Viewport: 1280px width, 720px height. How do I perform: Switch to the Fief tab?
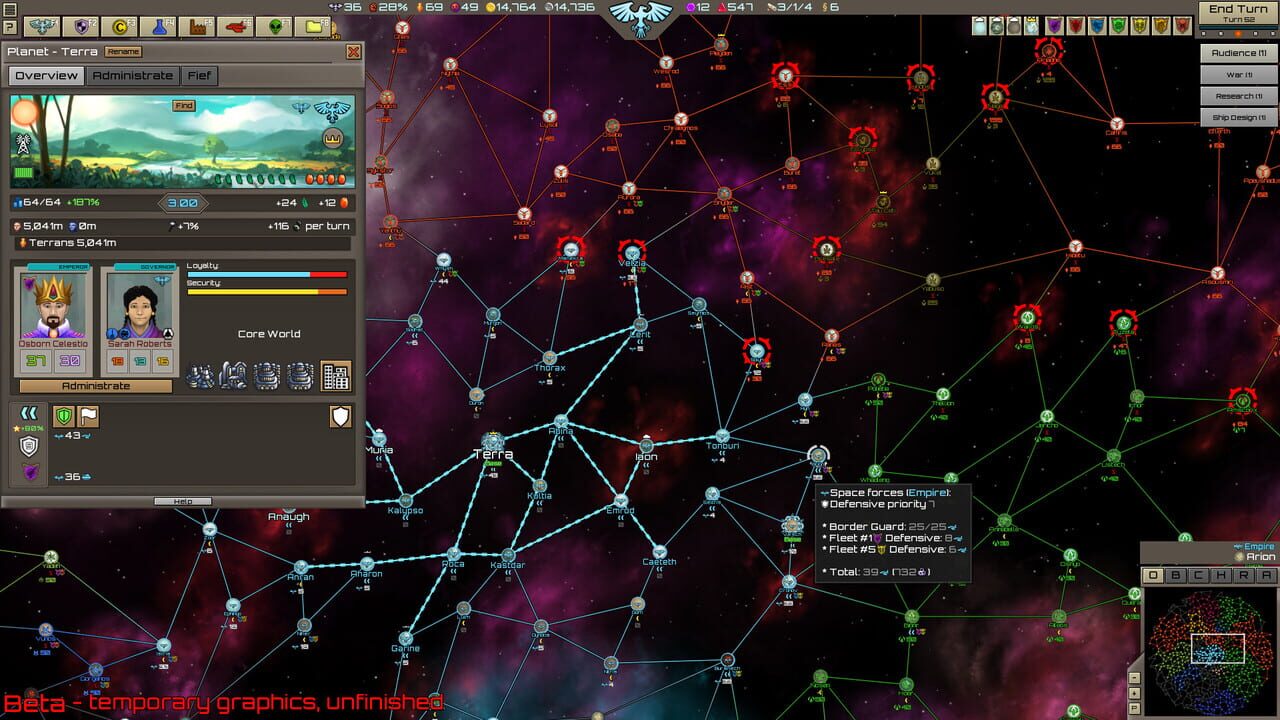click(199, 75)
